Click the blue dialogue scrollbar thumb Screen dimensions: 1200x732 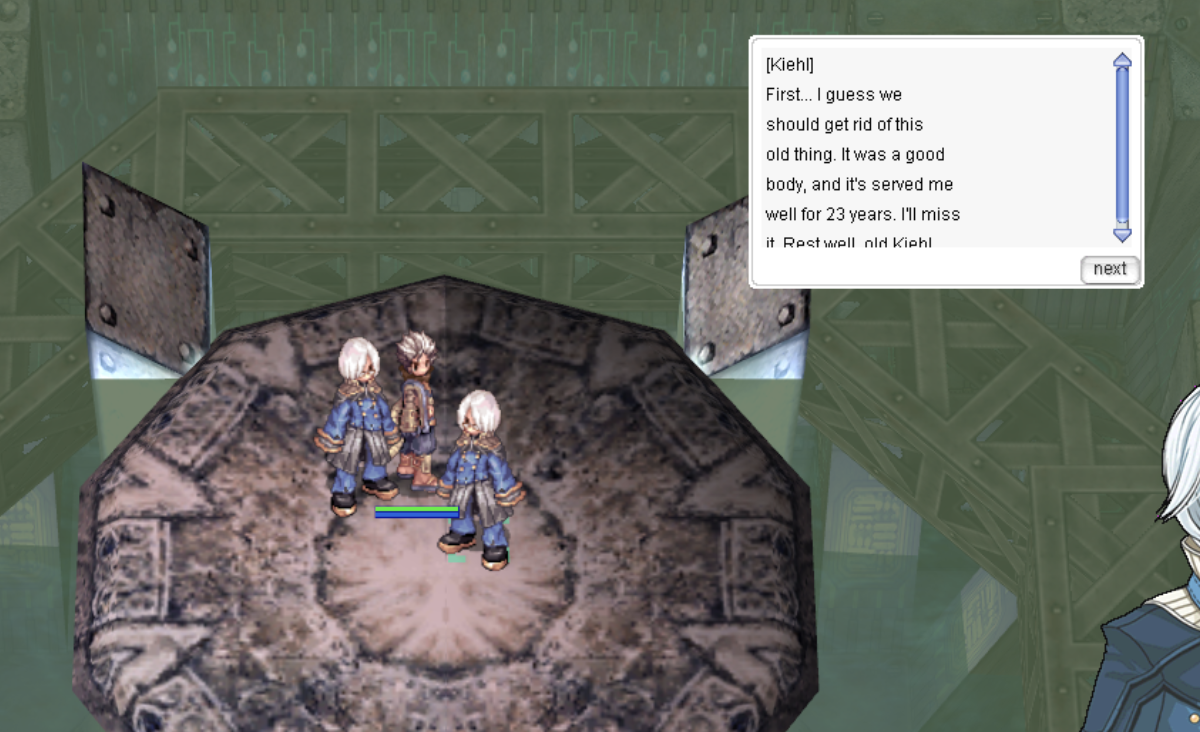pos(1122,145)
